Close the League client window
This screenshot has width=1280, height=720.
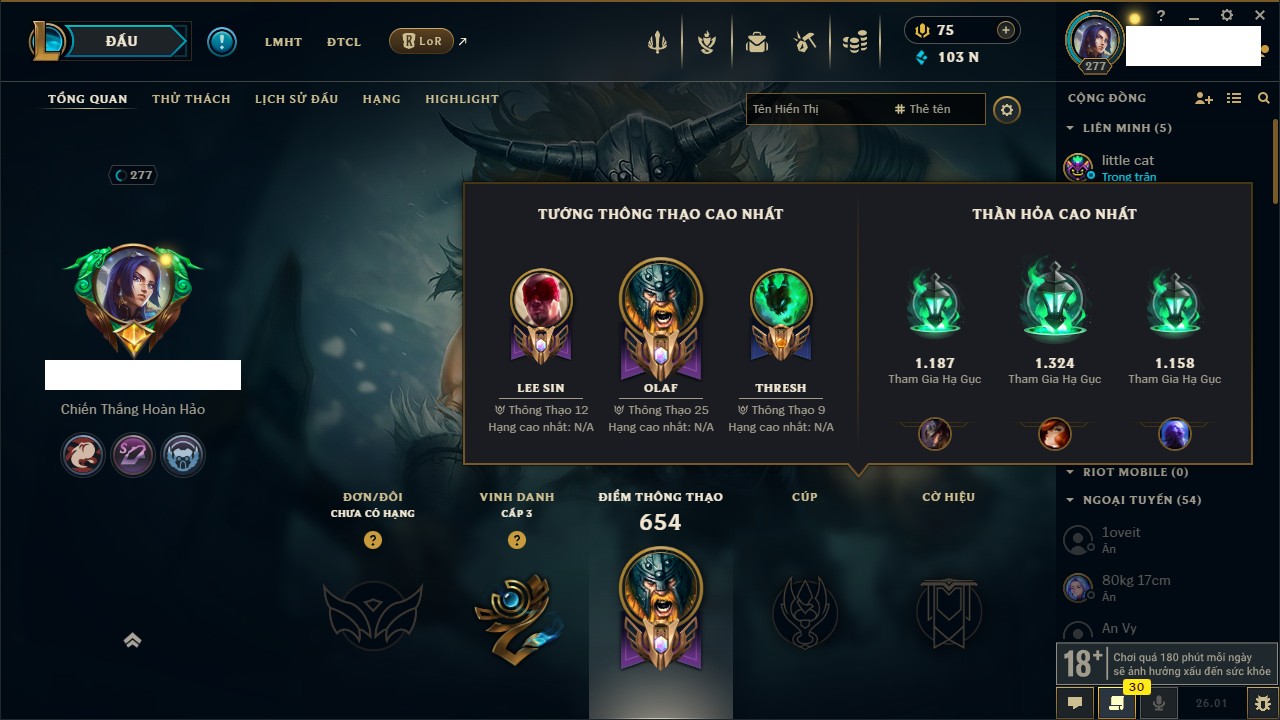point(1257,16)
